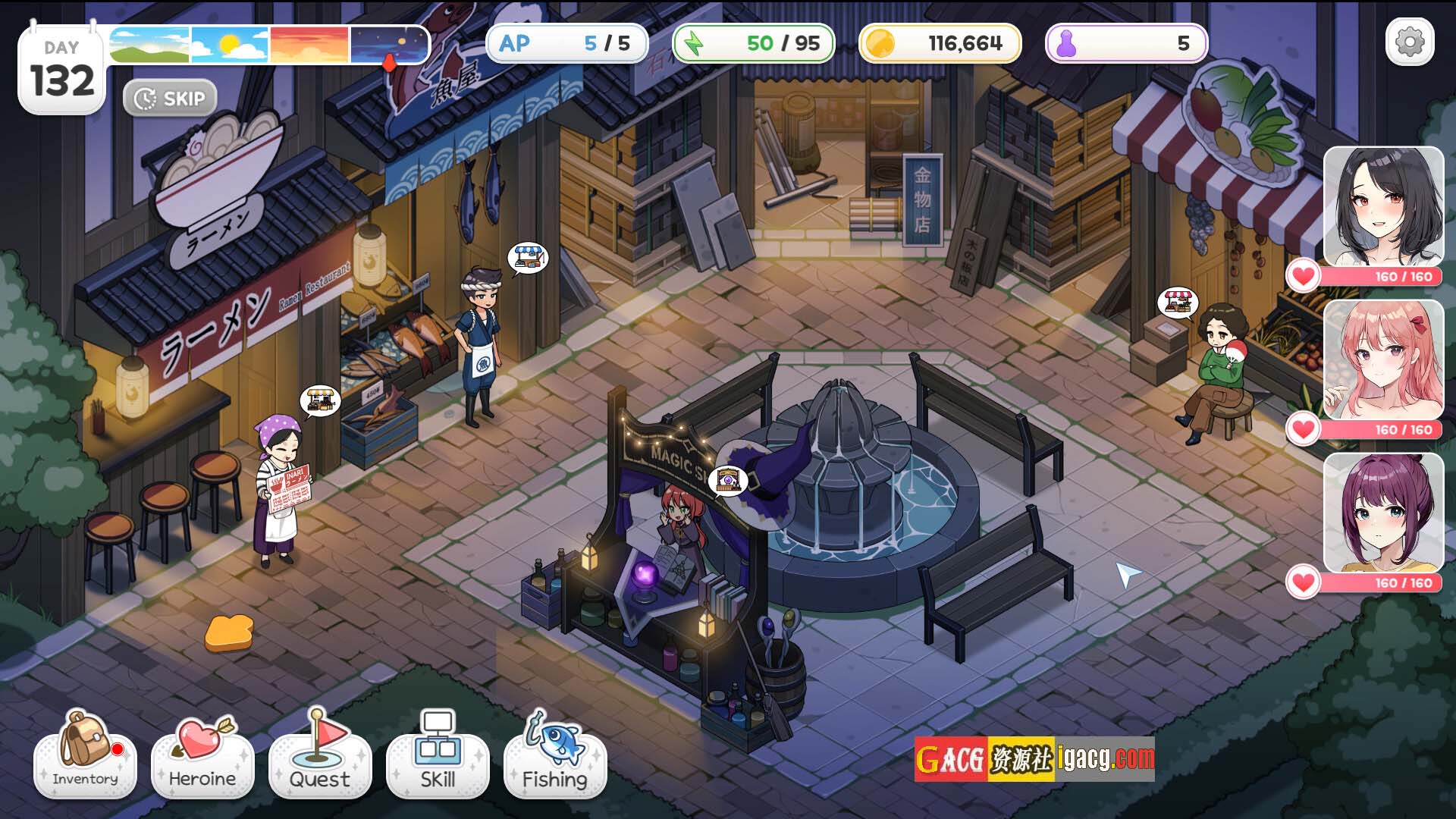Click the greengrocer's shop speech bubble

[x=1177, y=303]
